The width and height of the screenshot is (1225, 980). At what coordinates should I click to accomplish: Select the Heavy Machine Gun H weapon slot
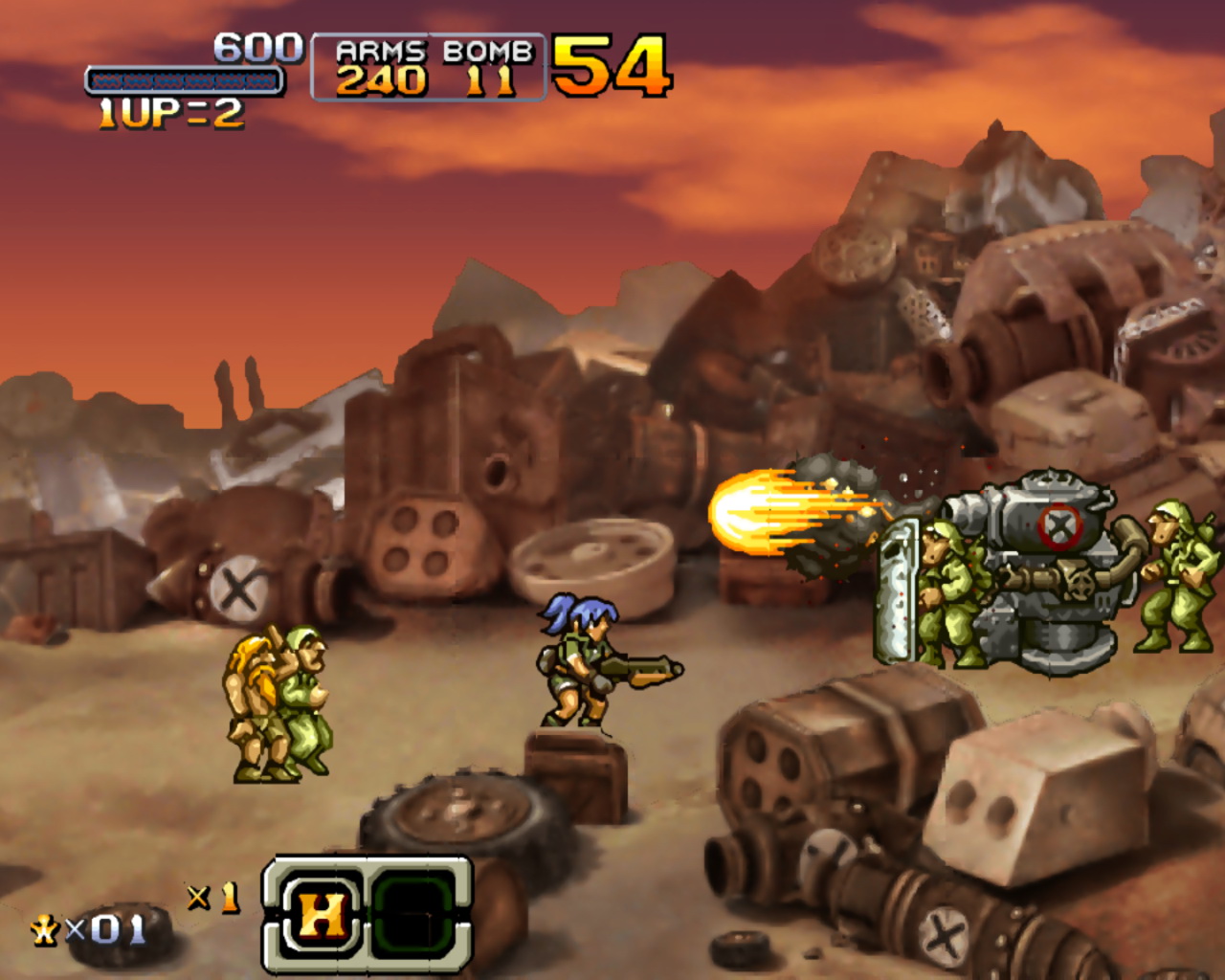pos(321,916)
